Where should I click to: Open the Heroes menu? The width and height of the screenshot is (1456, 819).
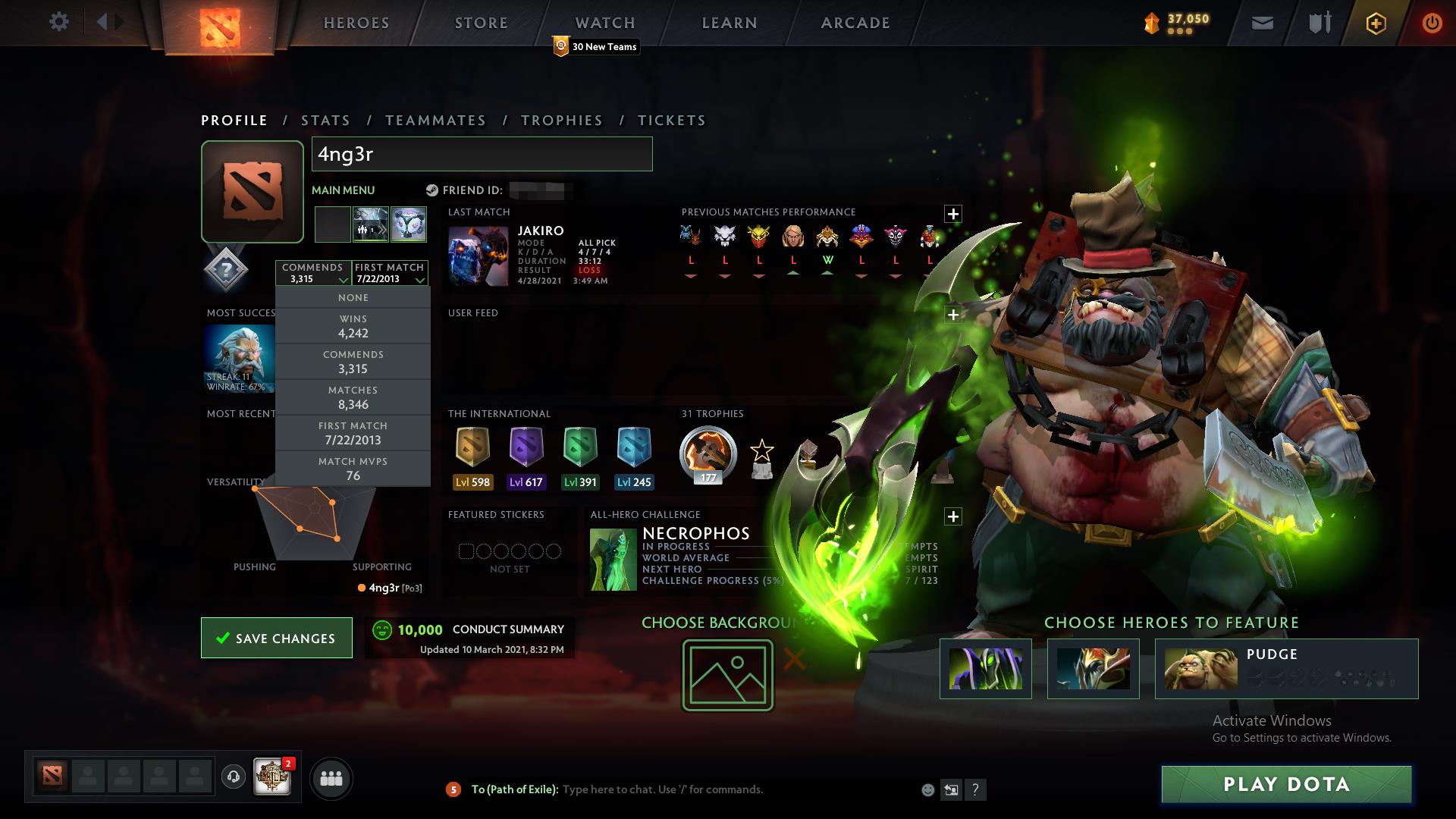point(356,23)
